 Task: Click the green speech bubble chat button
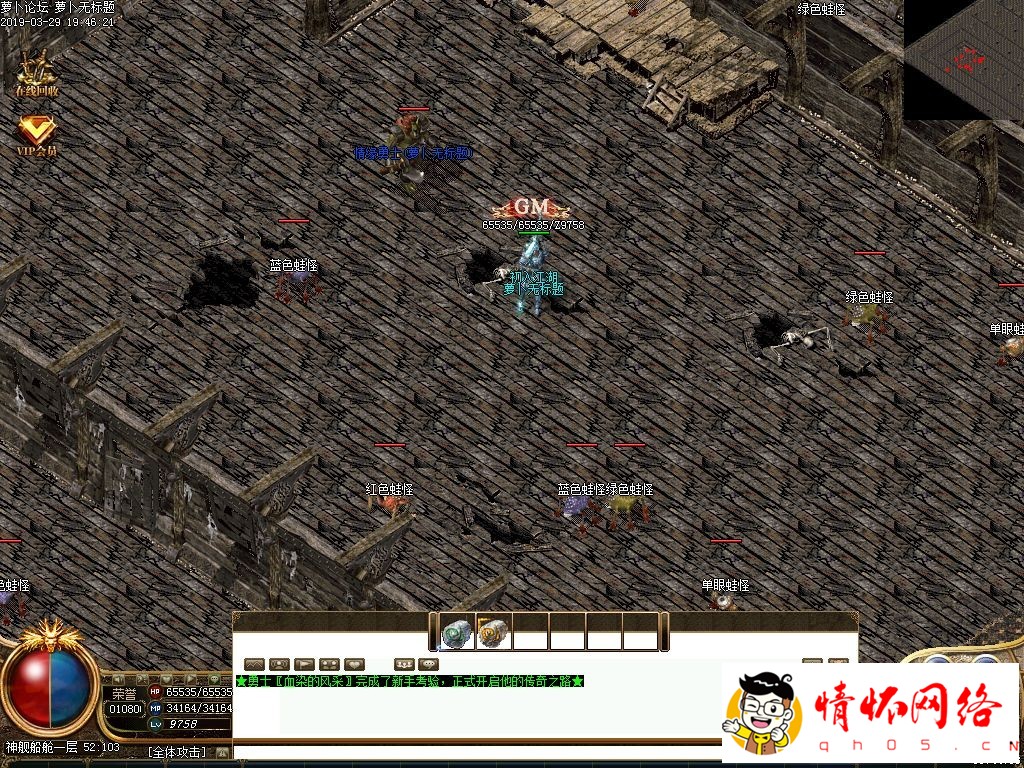click(429, 664)
